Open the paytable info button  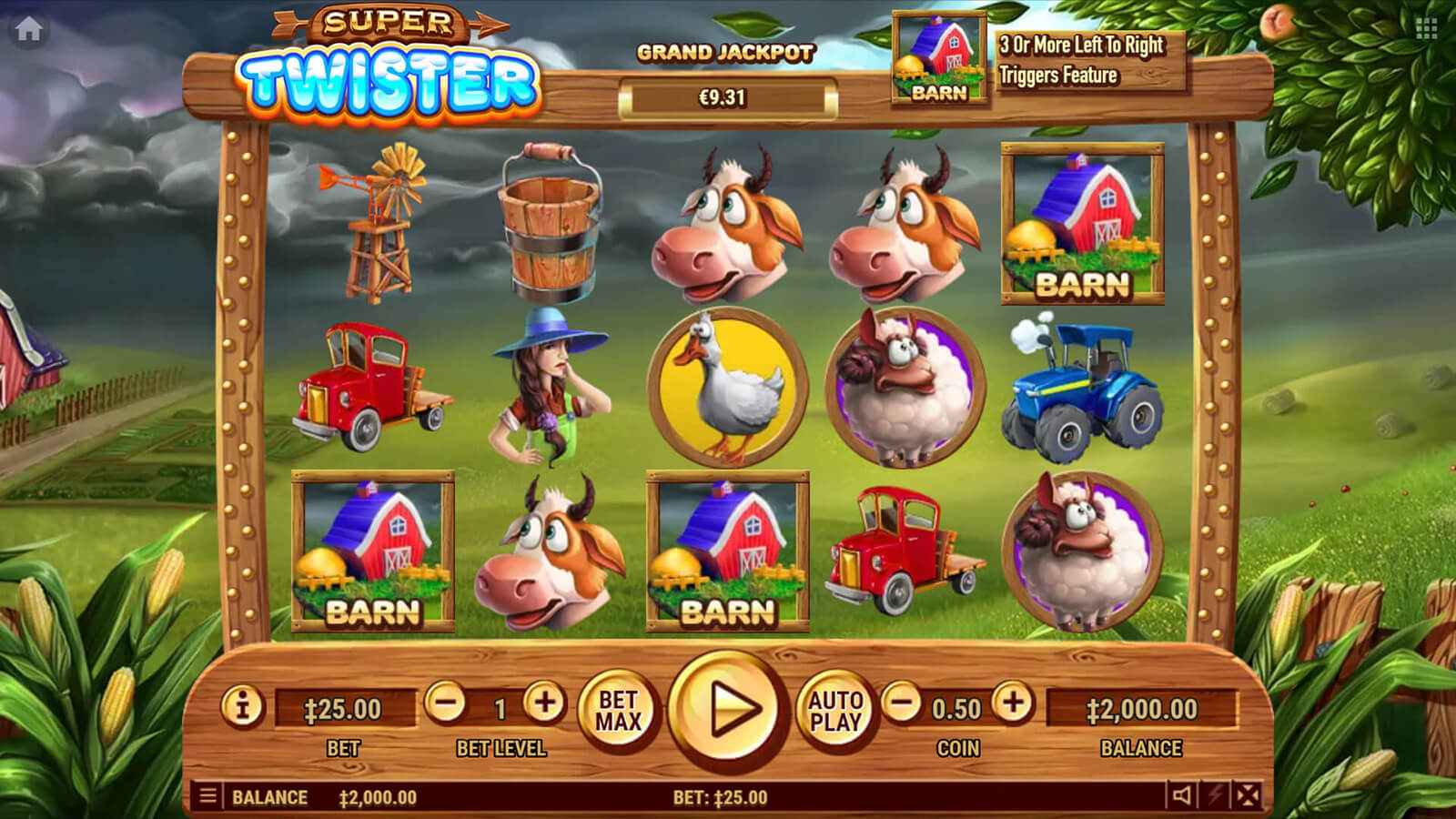[242, 706]
